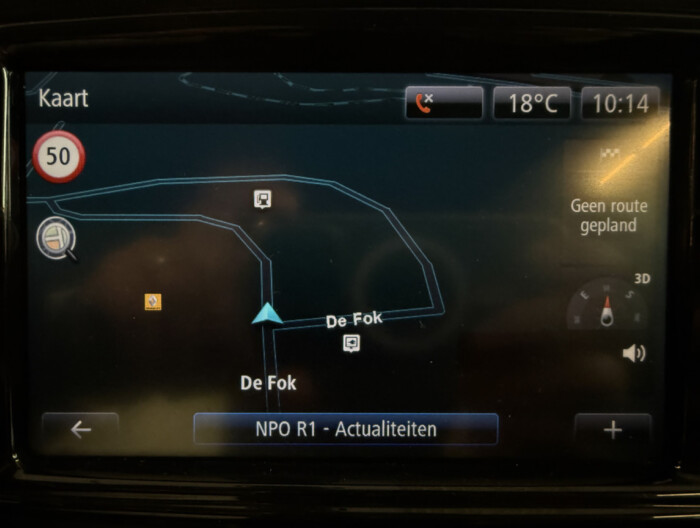Open the phone status button
Viewport: 700px width, 528px height.
click(443, 103)
